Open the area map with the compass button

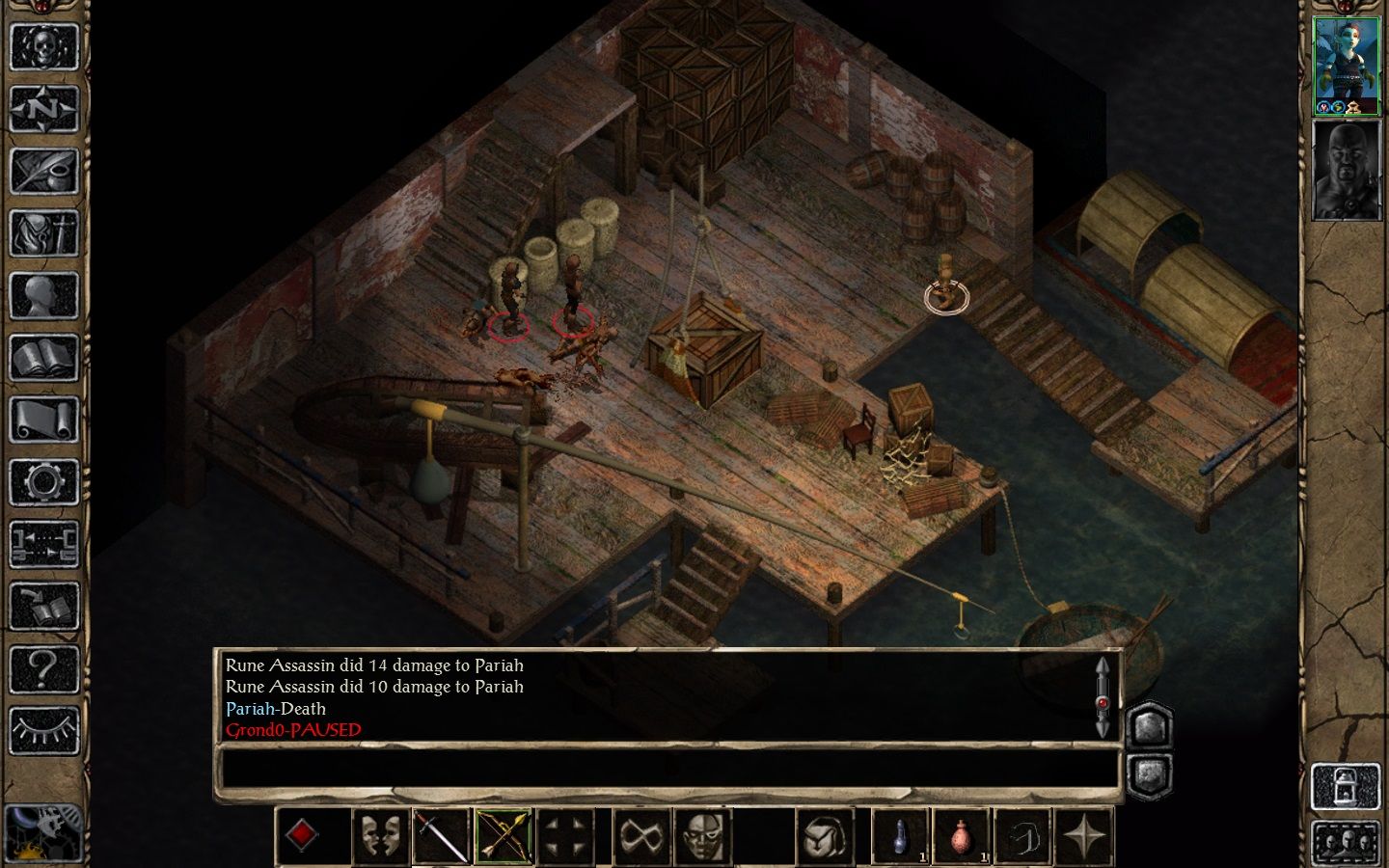pos(43,108)
